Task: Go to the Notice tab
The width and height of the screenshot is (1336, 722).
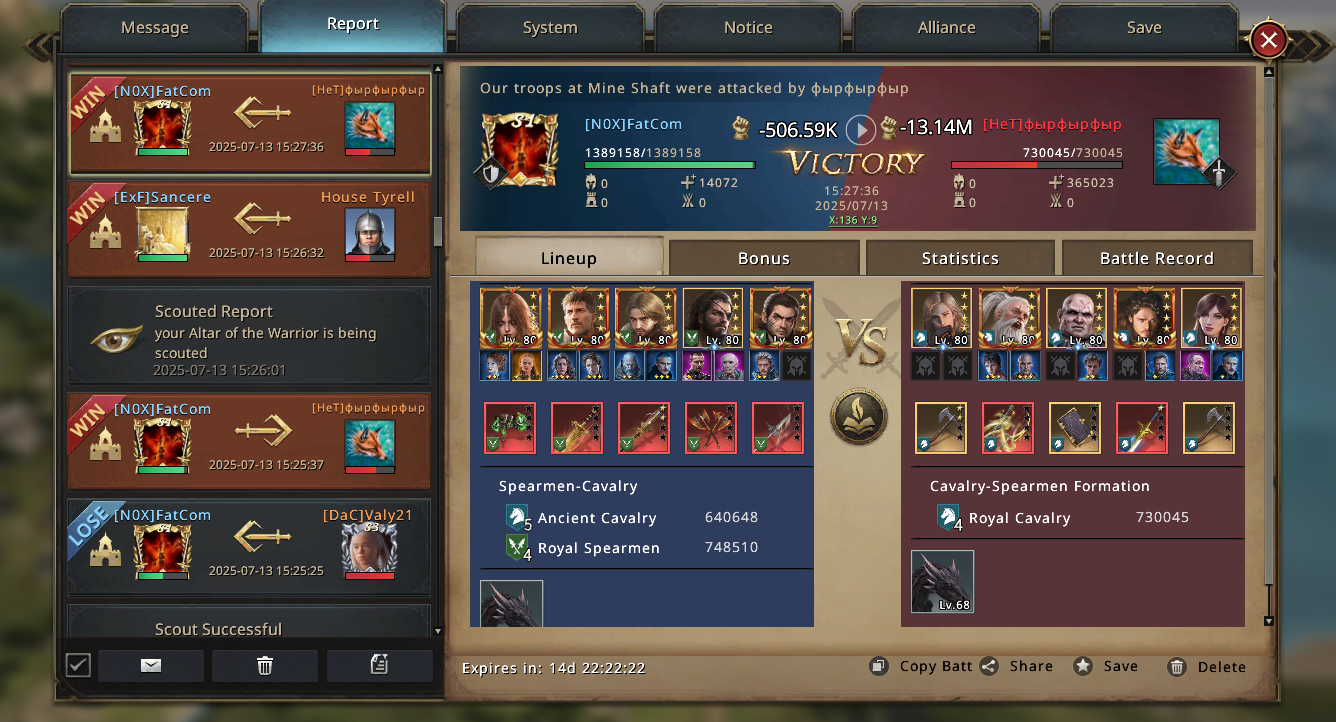Action: coord(748,28)
